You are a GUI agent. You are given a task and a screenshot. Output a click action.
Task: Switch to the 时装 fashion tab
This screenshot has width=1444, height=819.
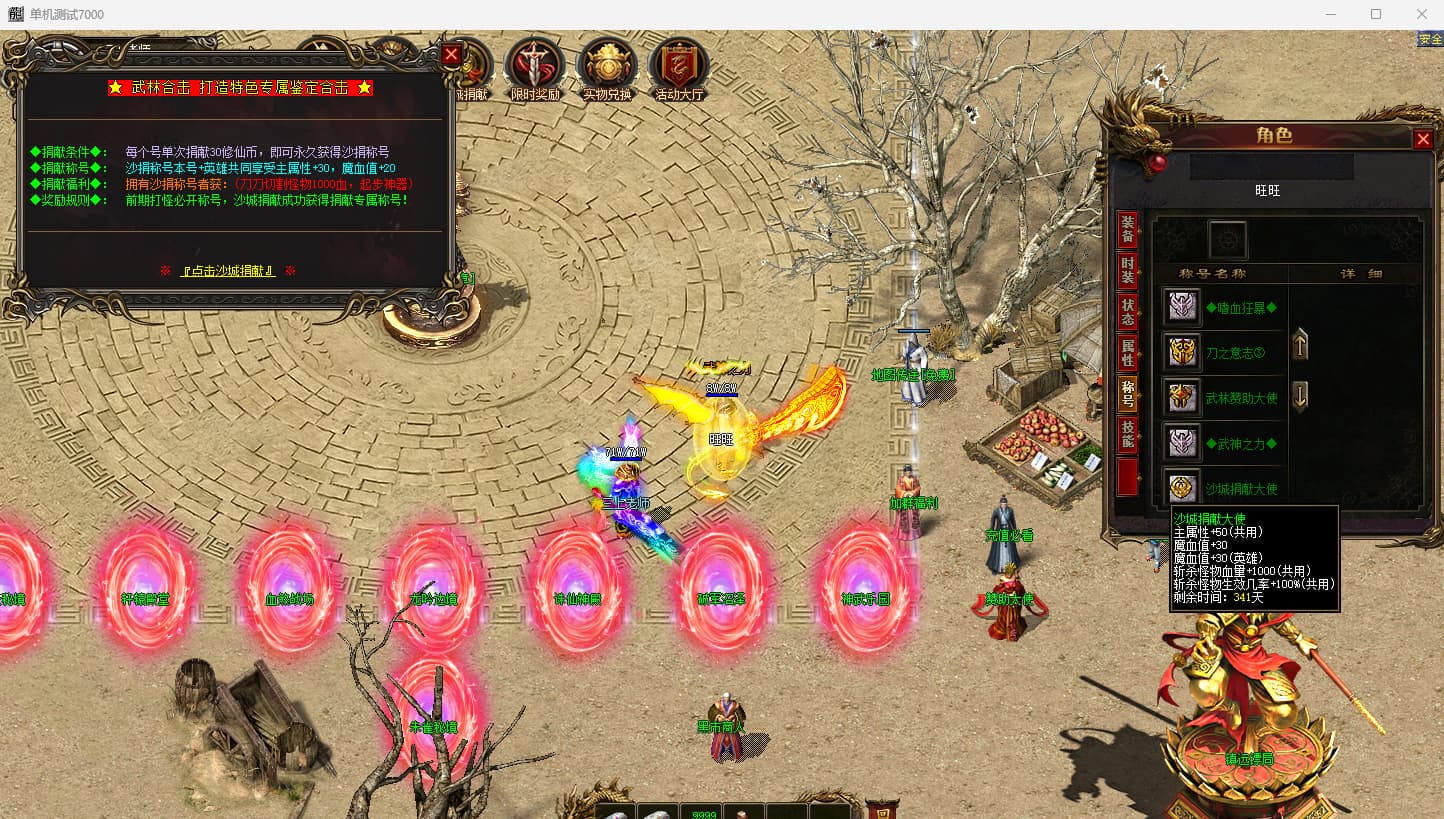pos(1127,270)
